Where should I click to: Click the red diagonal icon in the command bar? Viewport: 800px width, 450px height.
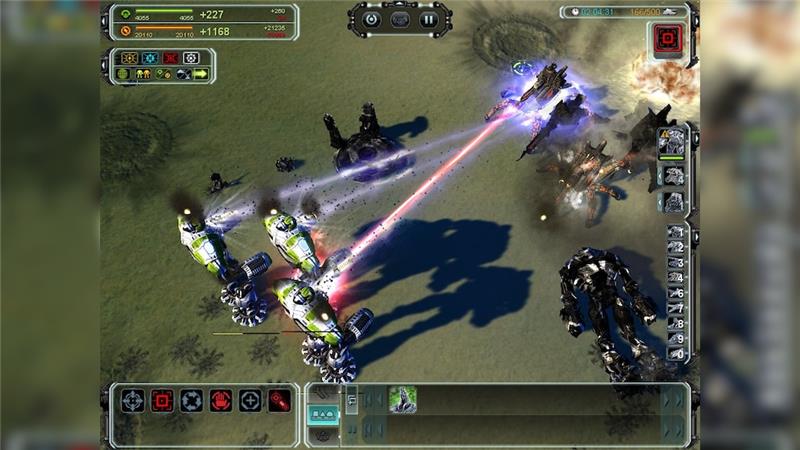point(278,400)
